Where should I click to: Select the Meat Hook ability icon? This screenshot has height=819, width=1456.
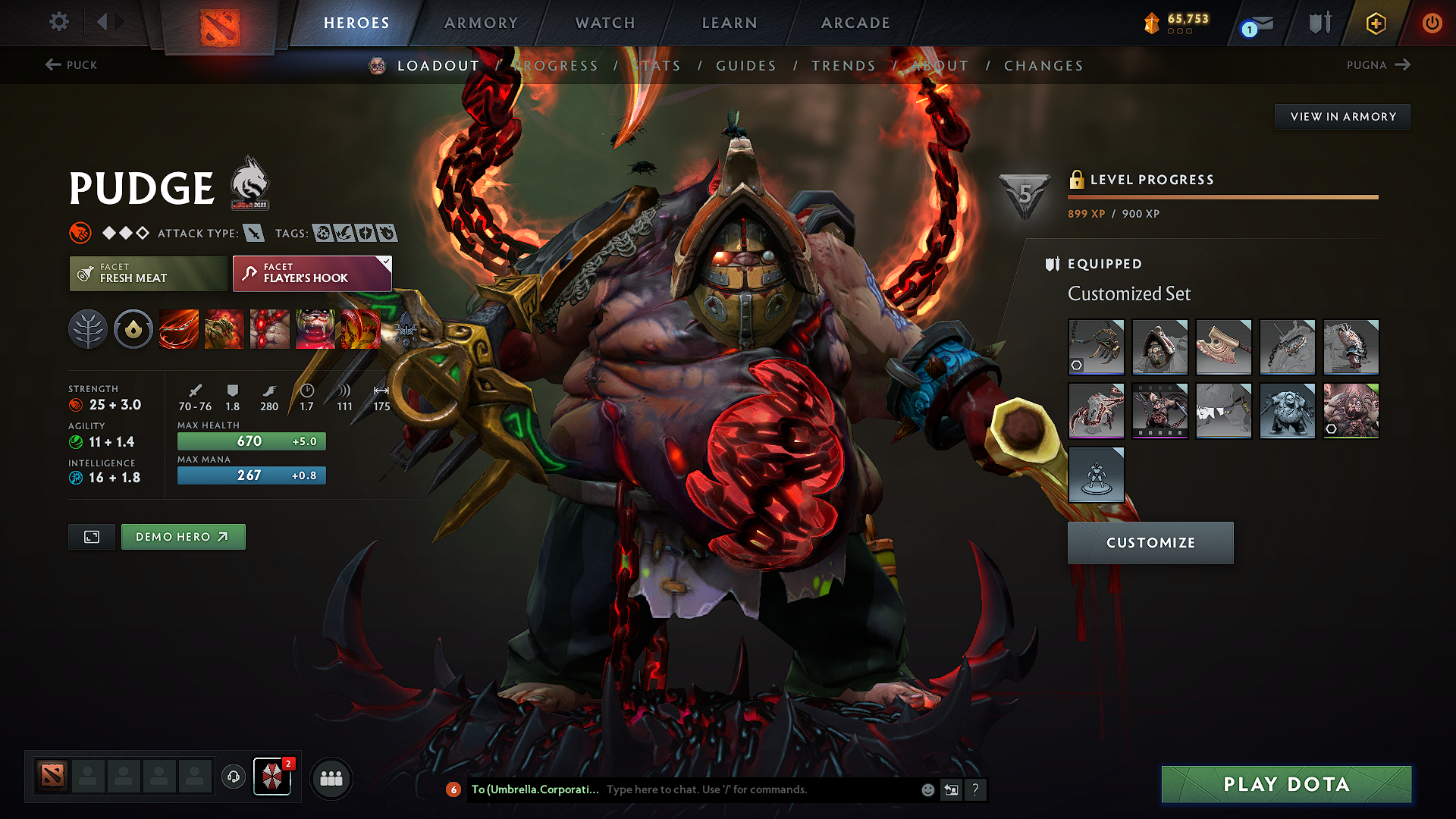coord(178,329)
